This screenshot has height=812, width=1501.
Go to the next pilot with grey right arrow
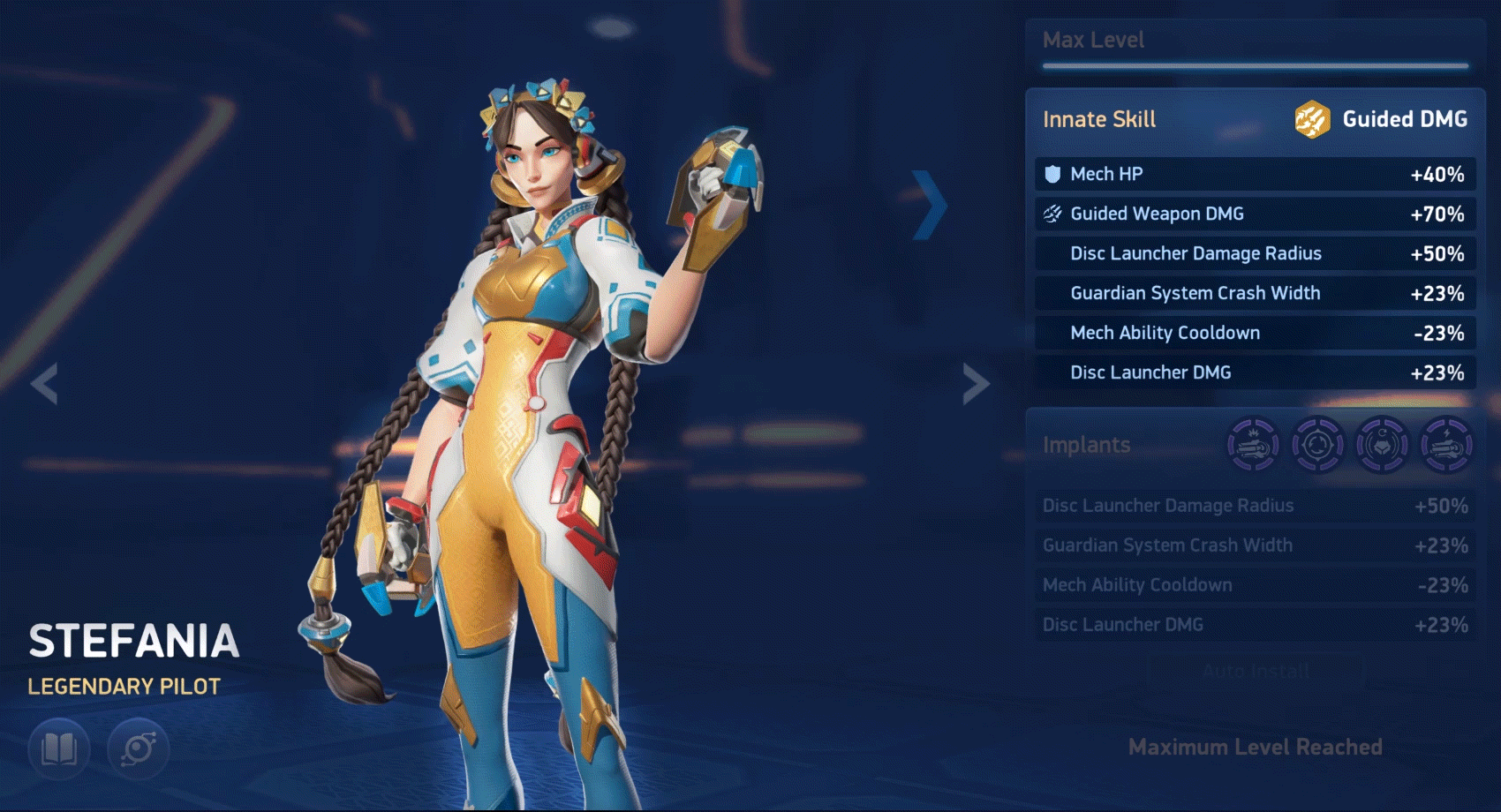tap(975, 384)
